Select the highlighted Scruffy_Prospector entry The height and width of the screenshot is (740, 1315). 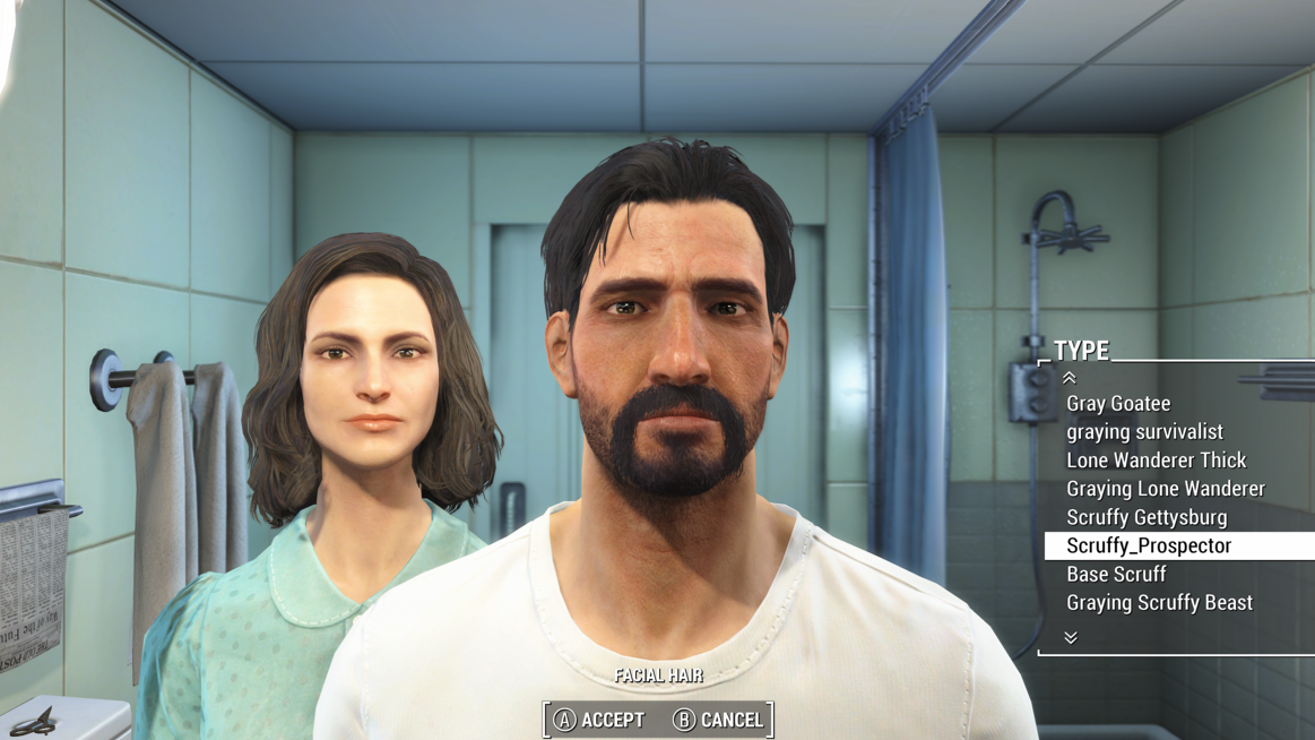point(1149,546)
